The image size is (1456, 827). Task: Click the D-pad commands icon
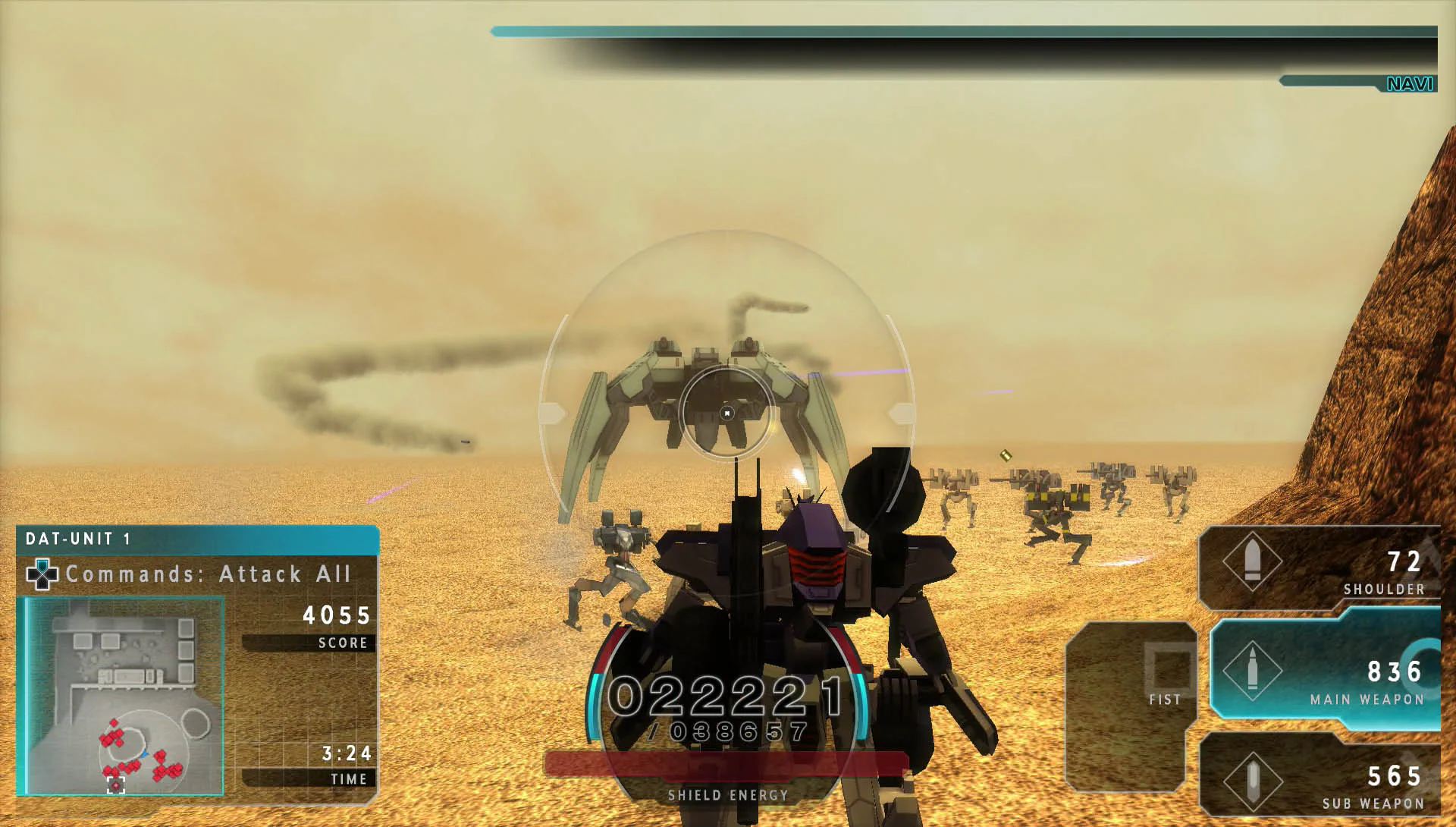click(x=43, y=574)
